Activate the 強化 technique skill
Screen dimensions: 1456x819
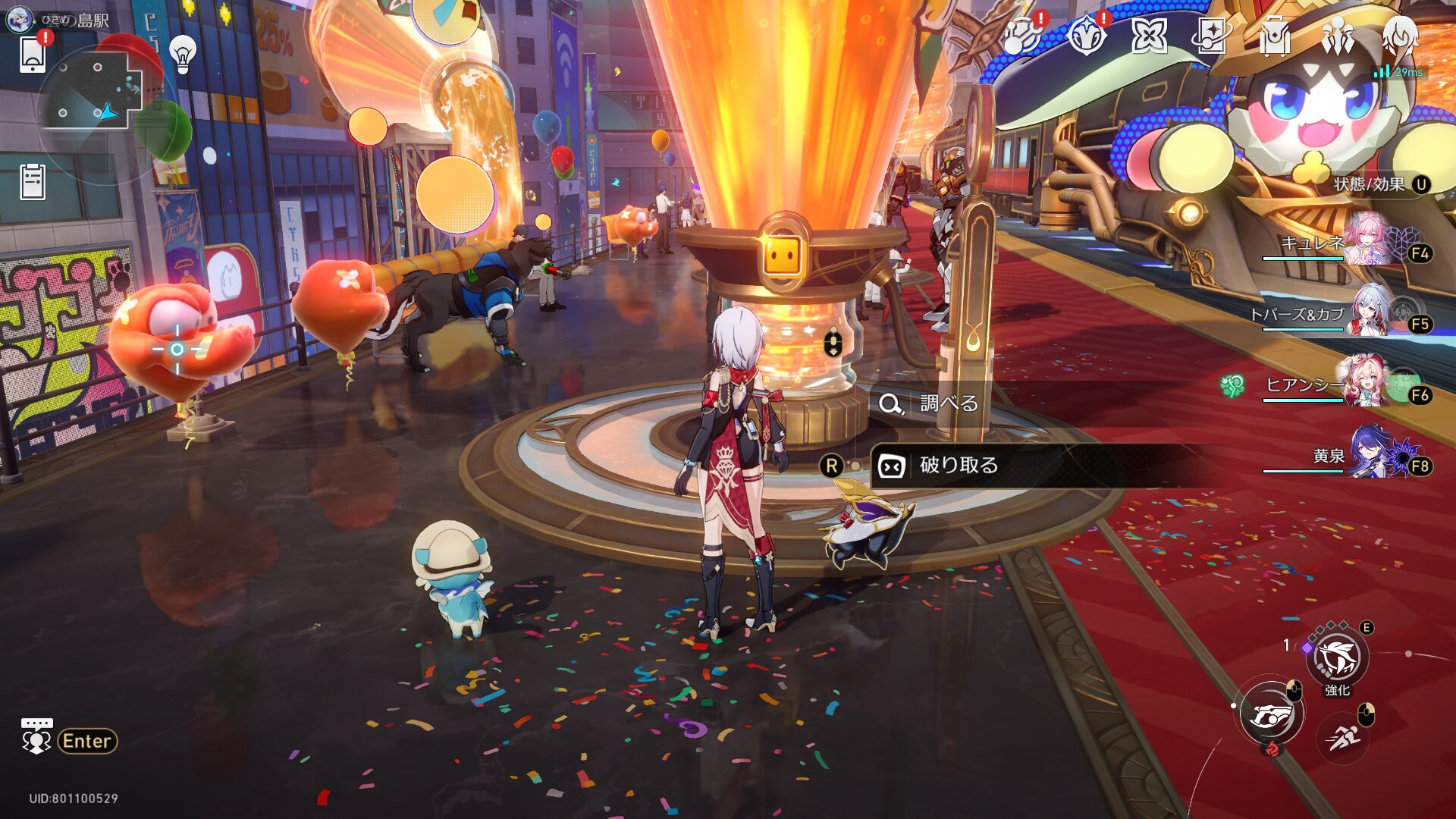[1337, 658]
